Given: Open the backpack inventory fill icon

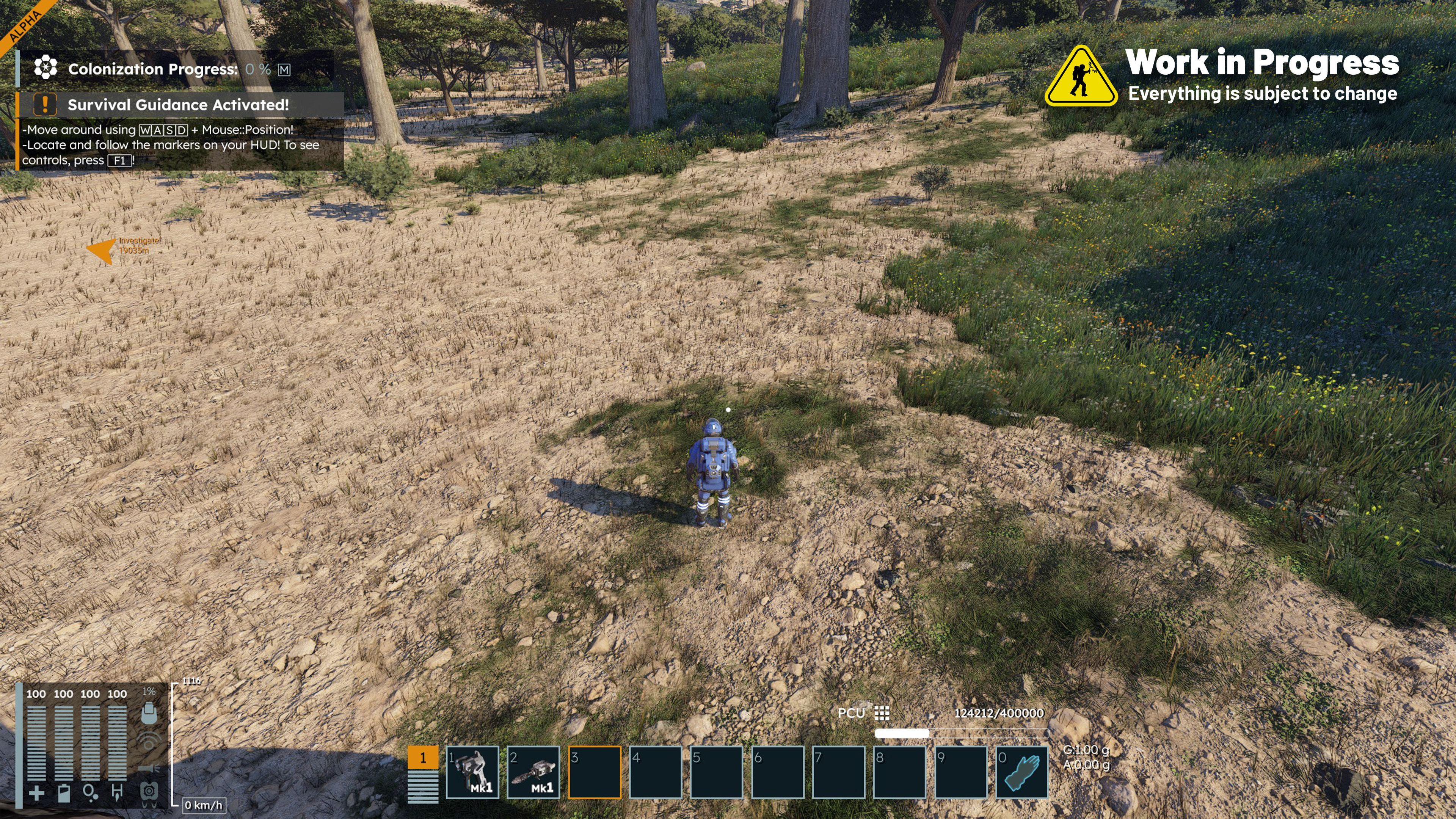Looking at the screenshot, I should (x=149, y=713).
